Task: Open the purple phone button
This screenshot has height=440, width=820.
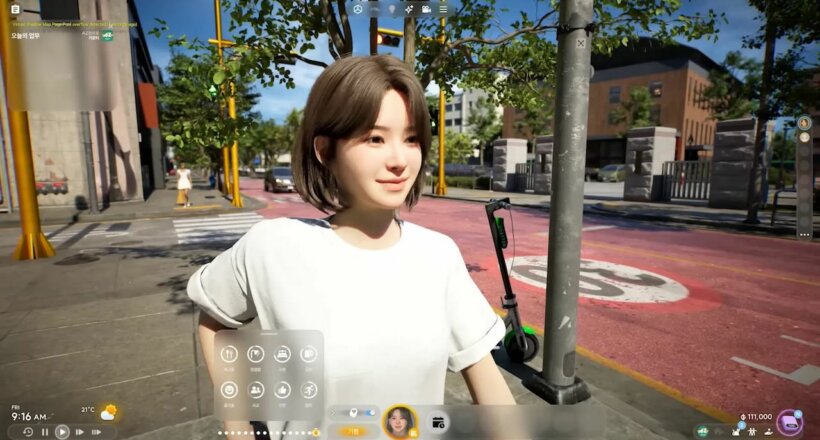Action: (789, 421)
